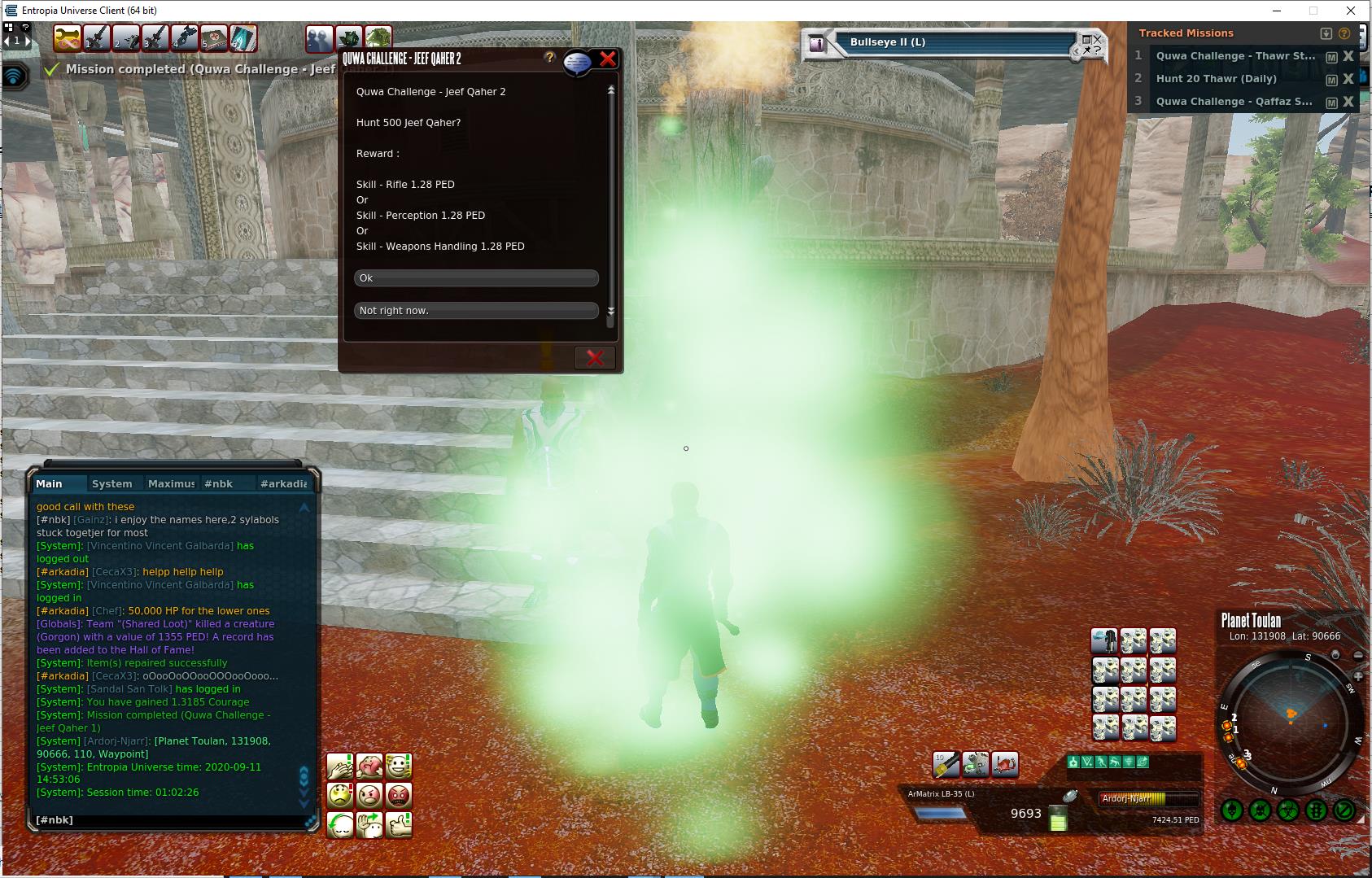Viewport: 1372px width, 878px height.
Task: Show the Main chat tab
Action: (x=49, y=483)
